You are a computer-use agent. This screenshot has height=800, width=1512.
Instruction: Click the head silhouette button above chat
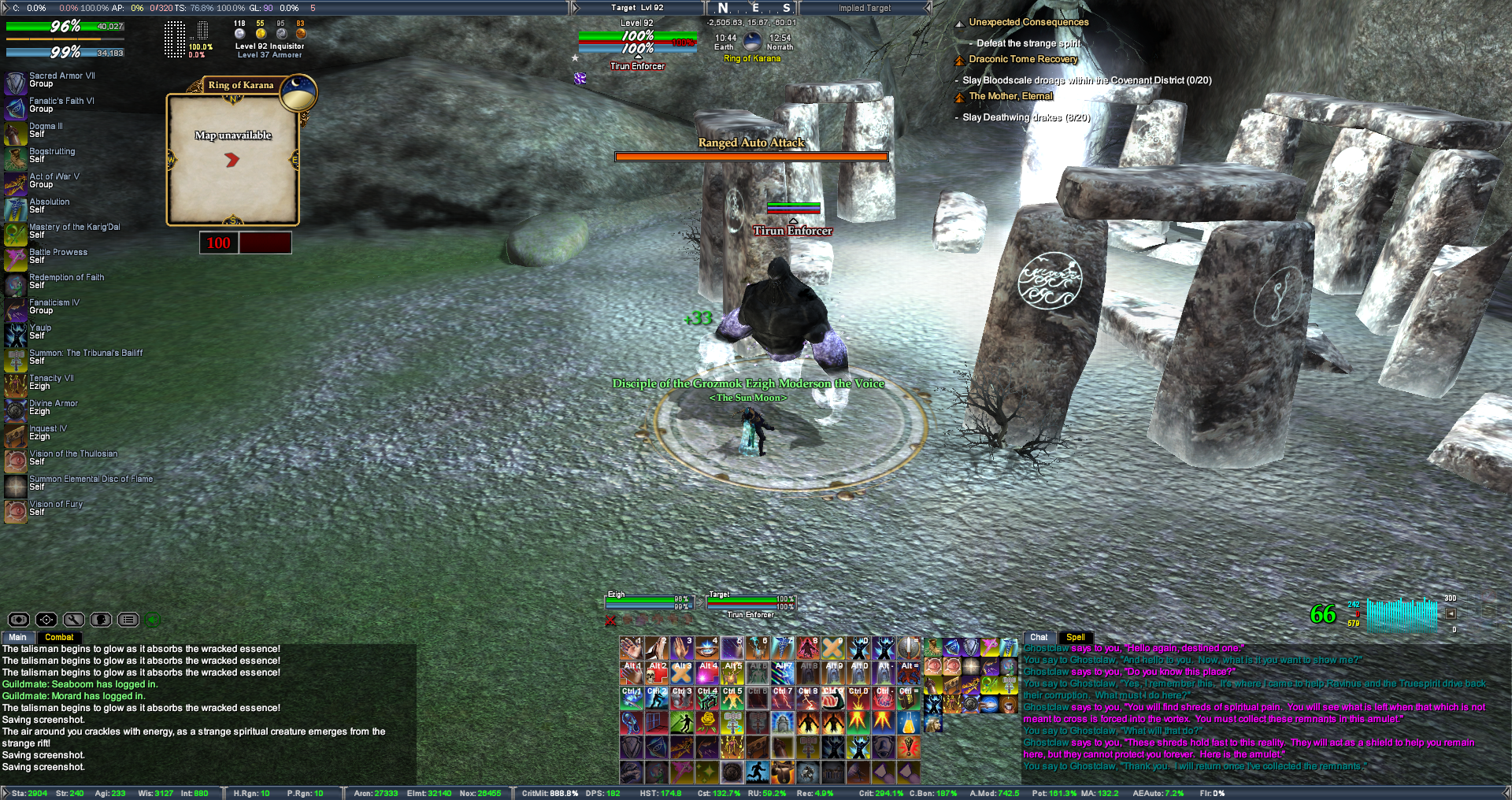[x=101, y=620]
